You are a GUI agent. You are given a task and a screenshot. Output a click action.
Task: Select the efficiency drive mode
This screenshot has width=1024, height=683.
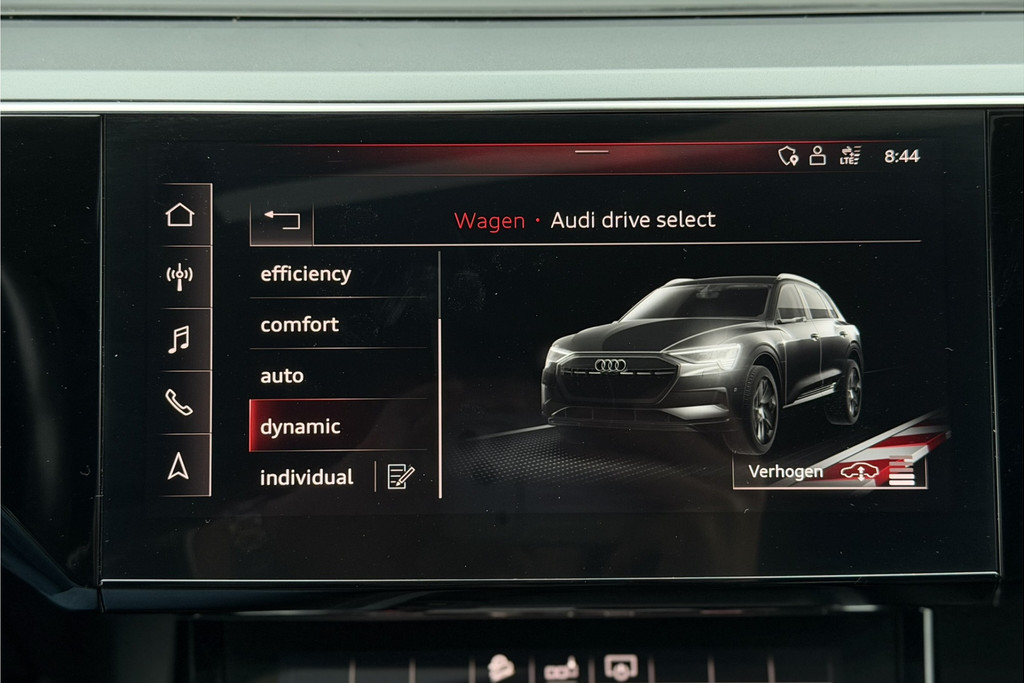tap(306, 274)
